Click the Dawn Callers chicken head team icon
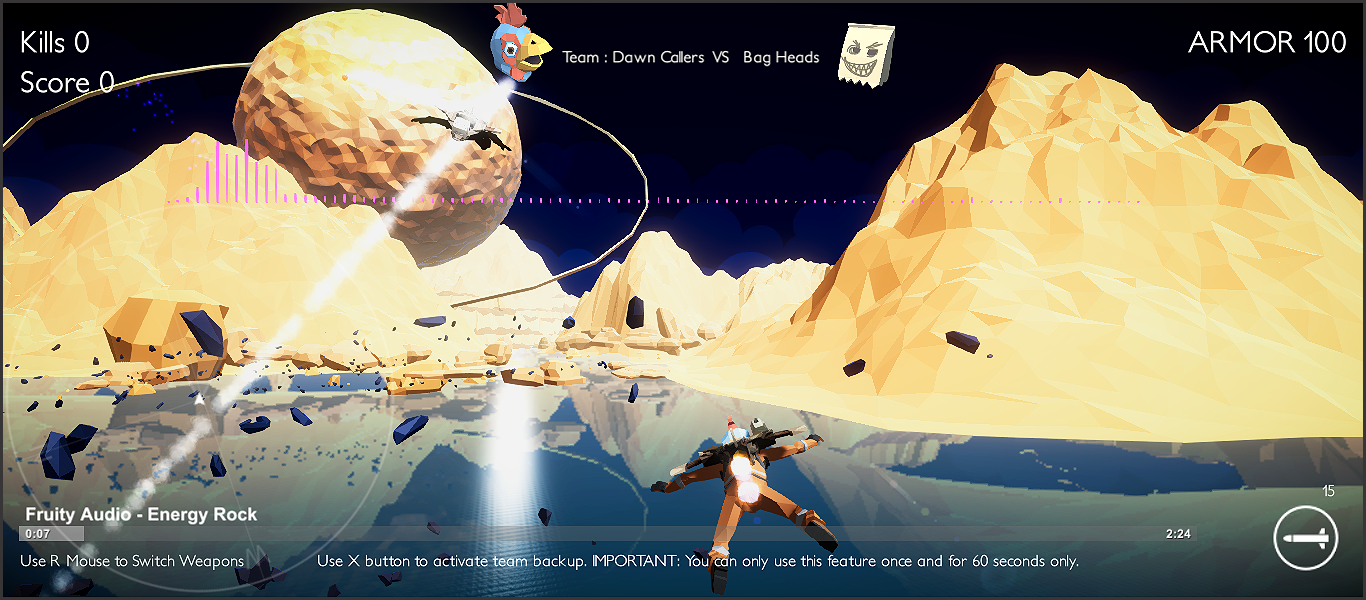 tap(518, 43)
